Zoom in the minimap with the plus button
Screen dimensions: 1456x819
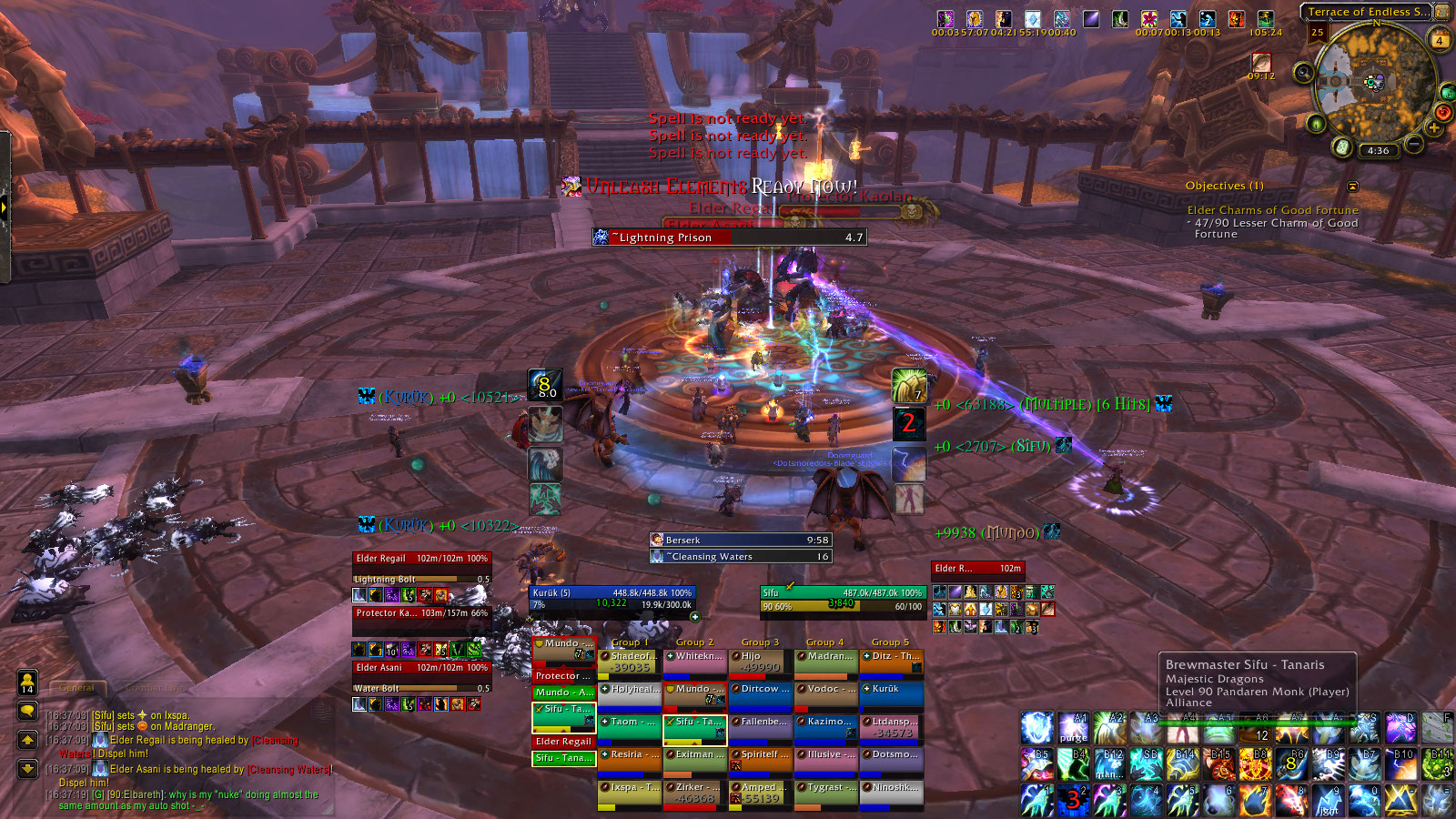(x=1434, y=128)
